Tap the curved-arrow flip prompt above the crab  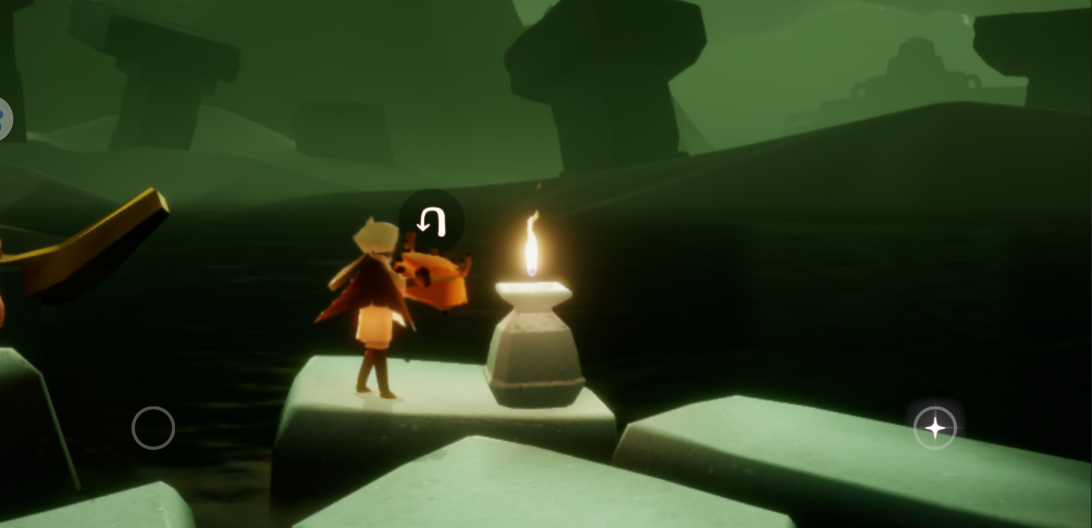click(431, 220)
